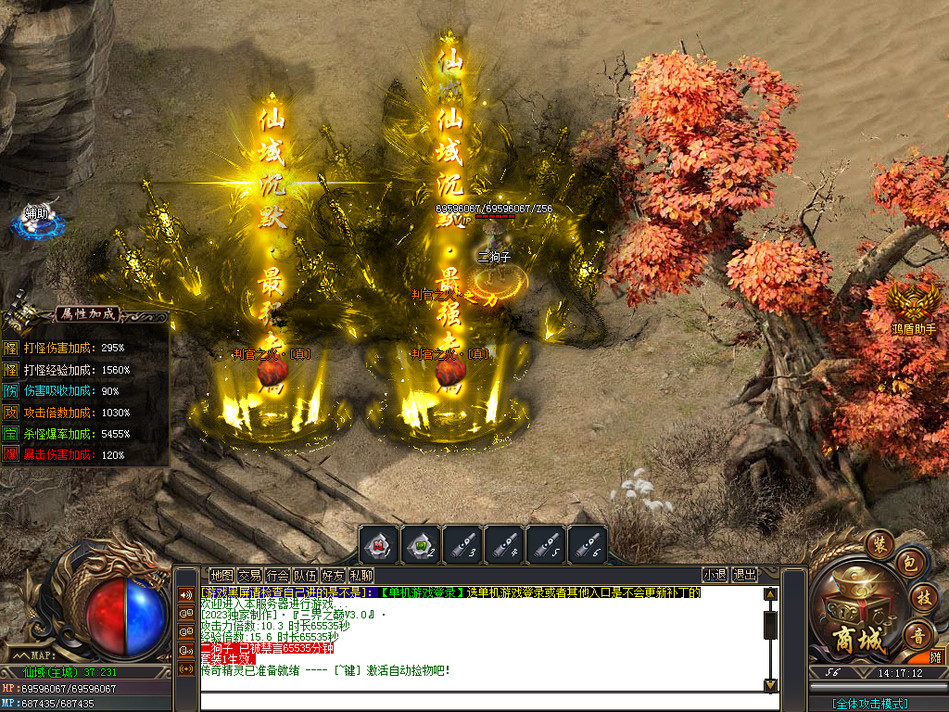The width and height of the screenshot is (949, 712).
Task: Open the 地图 map from the chat bar
Action: (x=221, y=575)
